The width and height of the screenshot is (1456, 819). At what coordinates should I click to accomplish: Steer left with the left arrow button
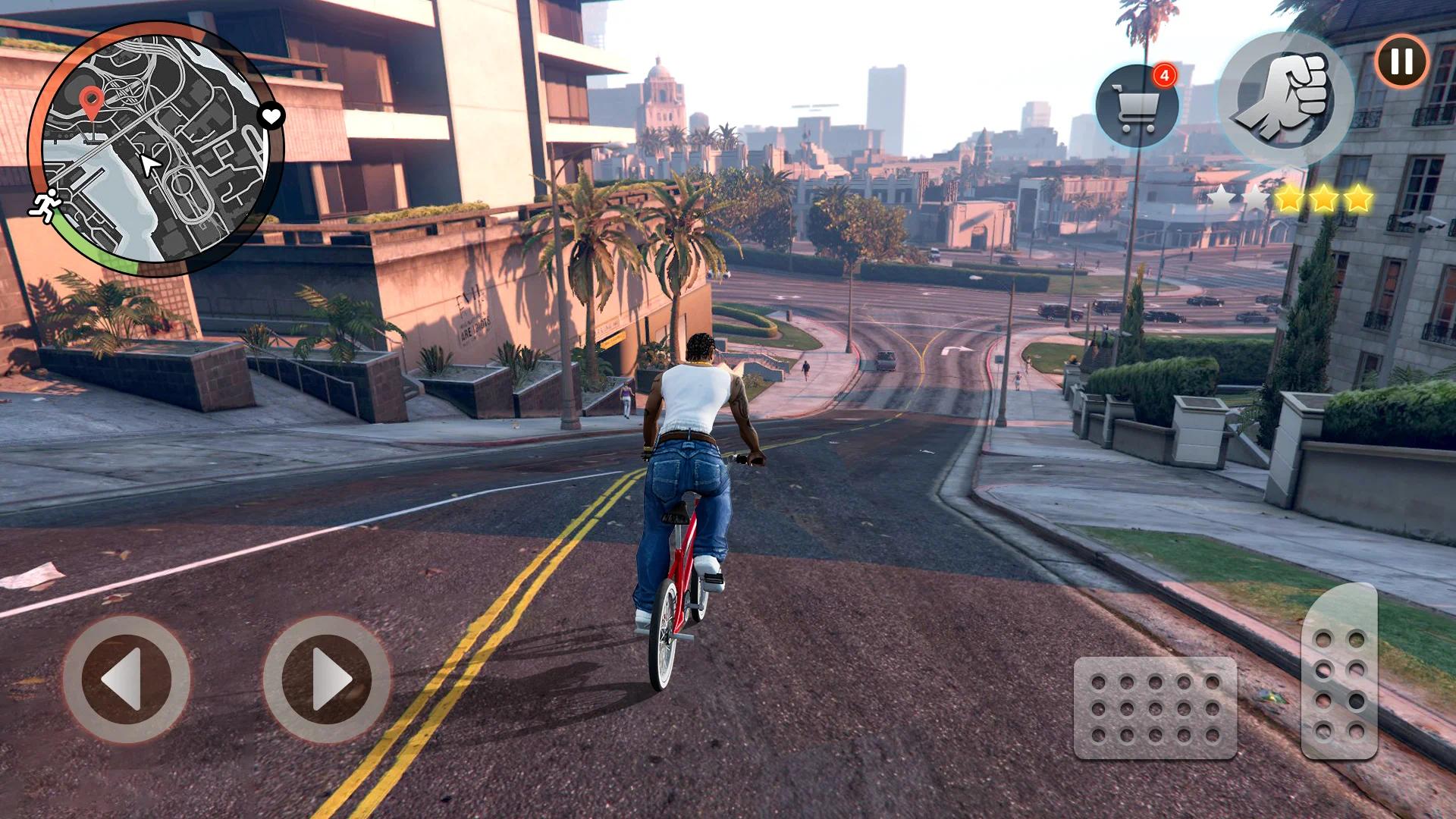coord(127,679)
